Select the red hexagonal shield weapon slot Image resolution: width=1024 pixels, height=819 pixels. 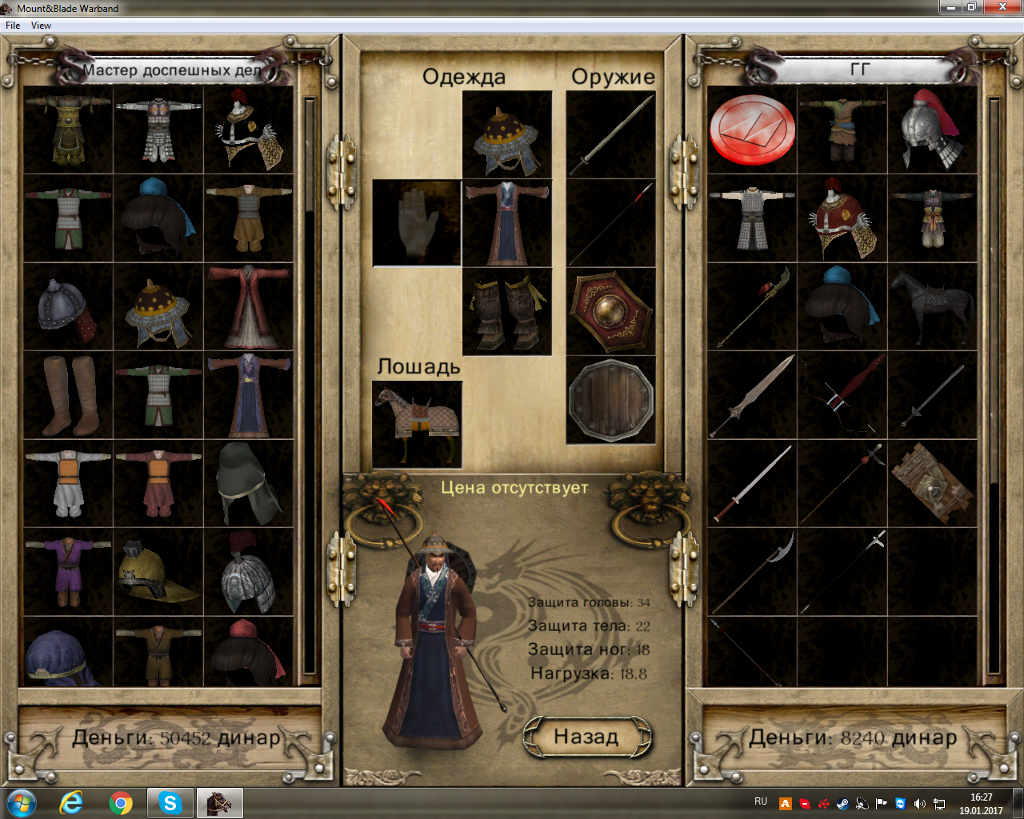tap(610, 310)
